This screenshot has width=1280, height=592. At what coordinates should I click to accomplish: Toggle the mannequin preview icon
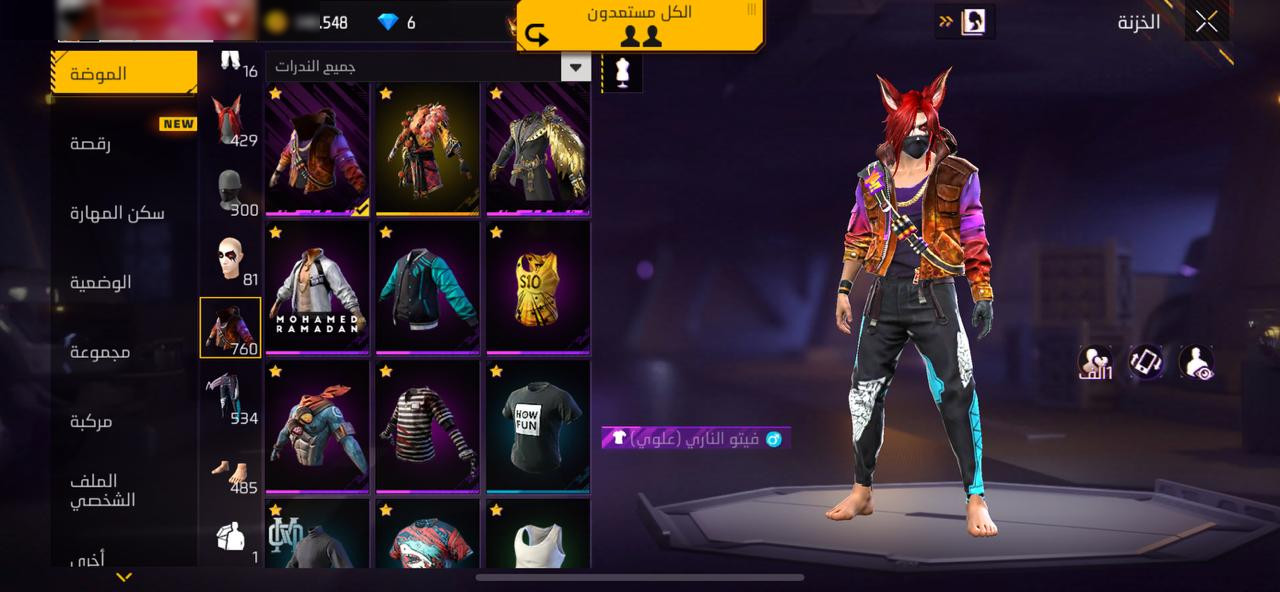[x=622, y=73]
